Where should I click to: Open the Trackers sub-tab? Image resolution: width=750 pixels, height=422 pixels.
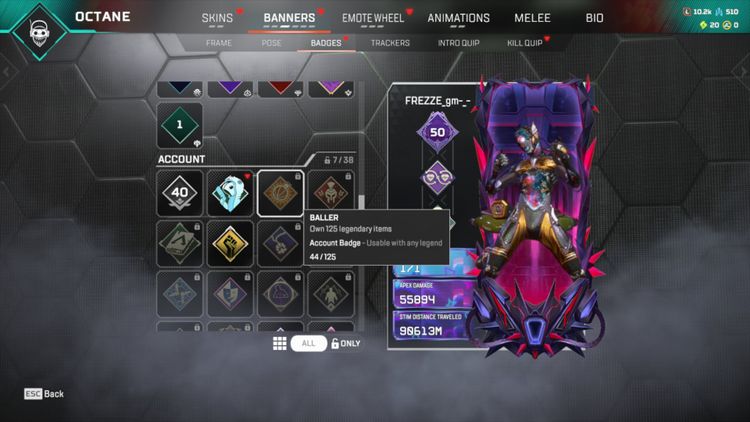click(390, 43)
